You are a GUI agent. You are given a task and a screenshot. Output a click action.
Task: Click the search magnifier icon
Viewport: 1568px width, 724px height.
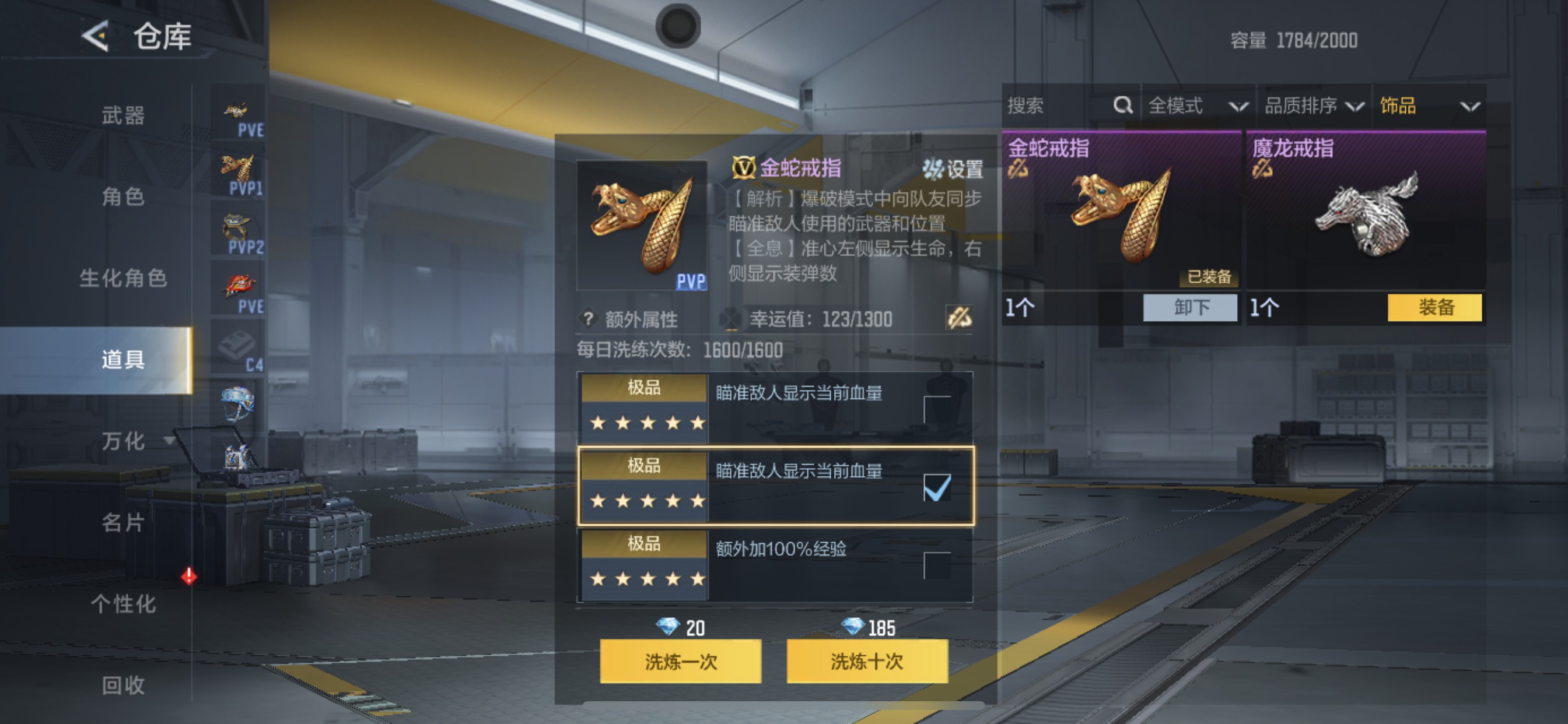tap(1122, 106)
